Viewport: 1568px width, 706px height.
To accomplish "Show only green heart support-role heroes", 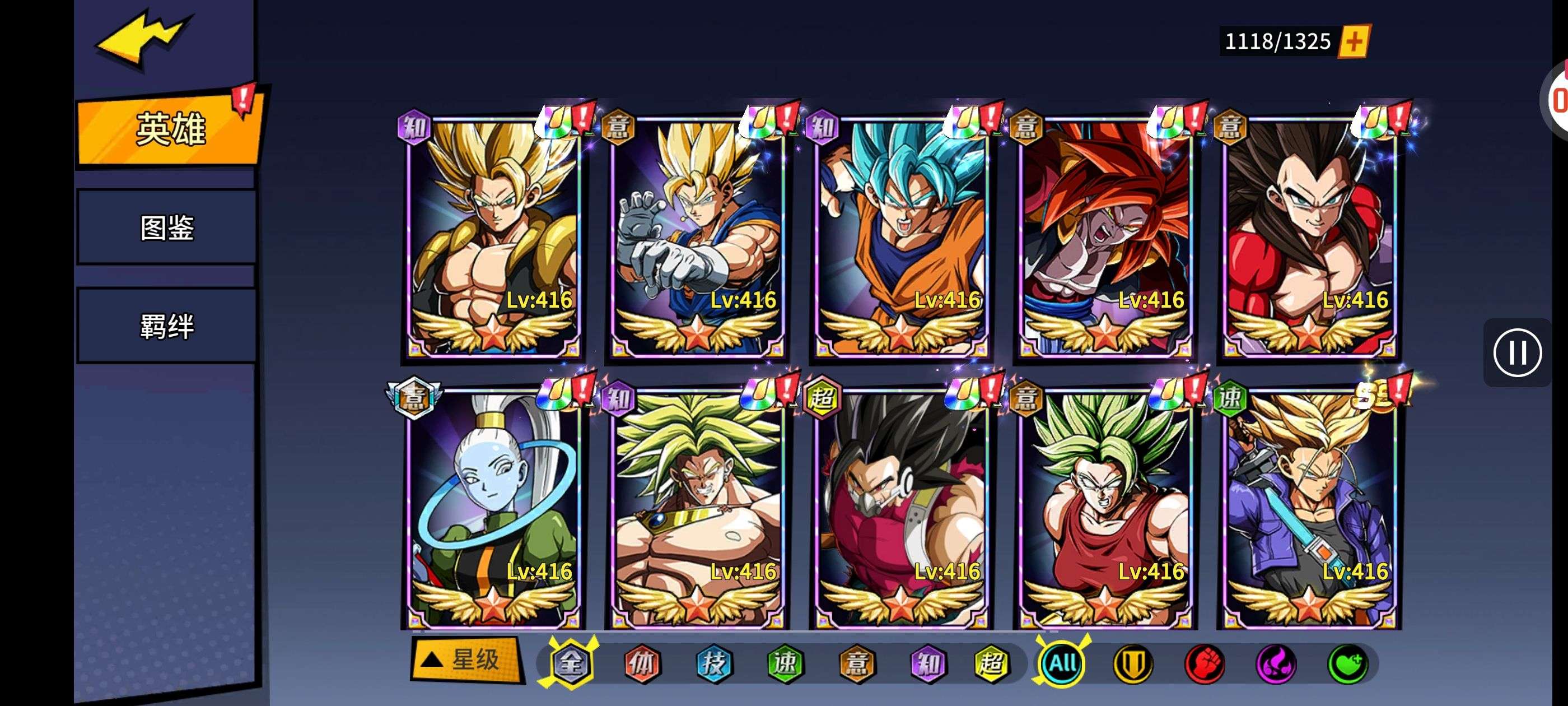I will (x=1347, y=663).
